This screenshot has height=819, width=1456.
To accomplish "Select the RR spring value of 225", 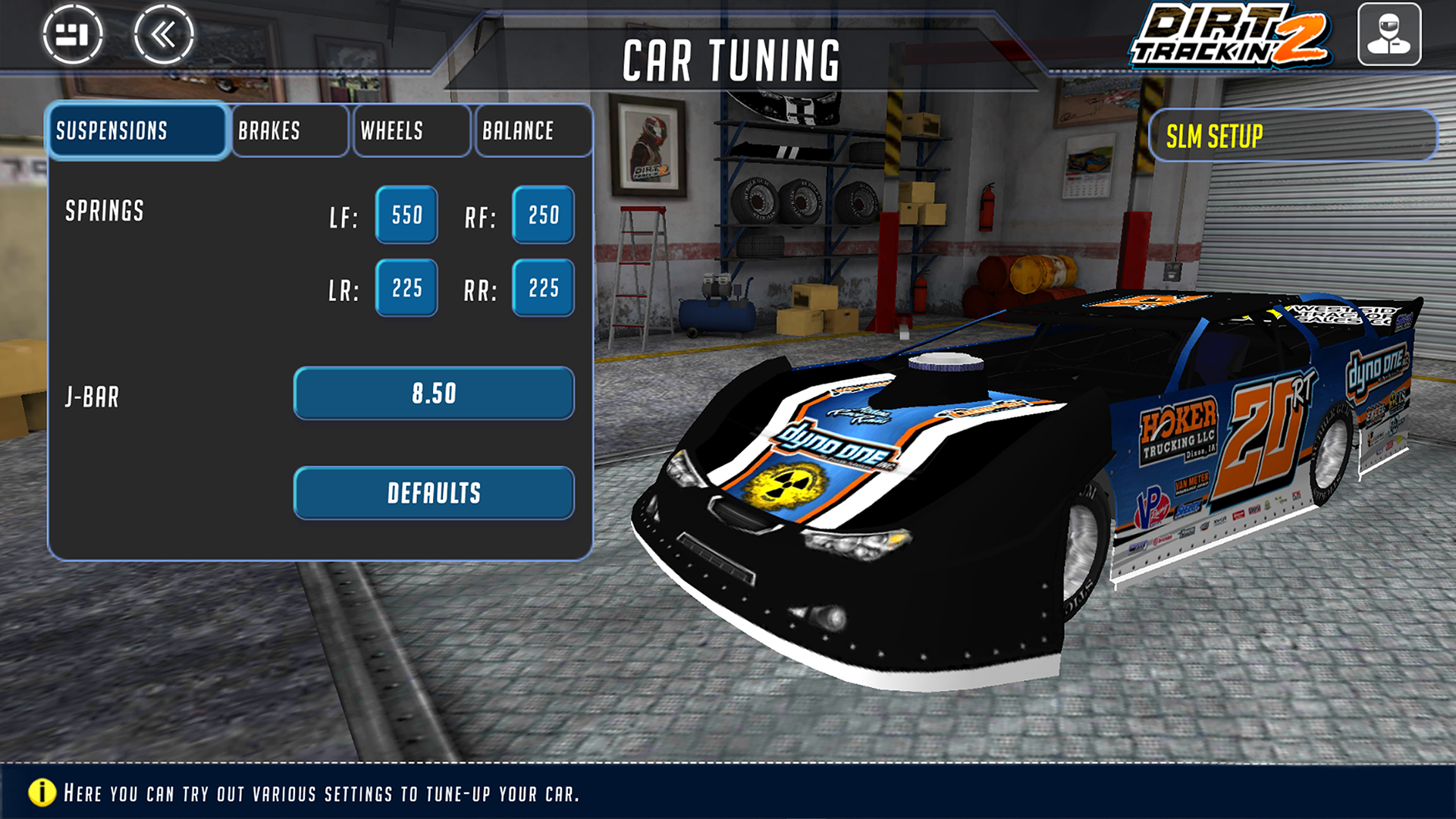I will point(542,287).
